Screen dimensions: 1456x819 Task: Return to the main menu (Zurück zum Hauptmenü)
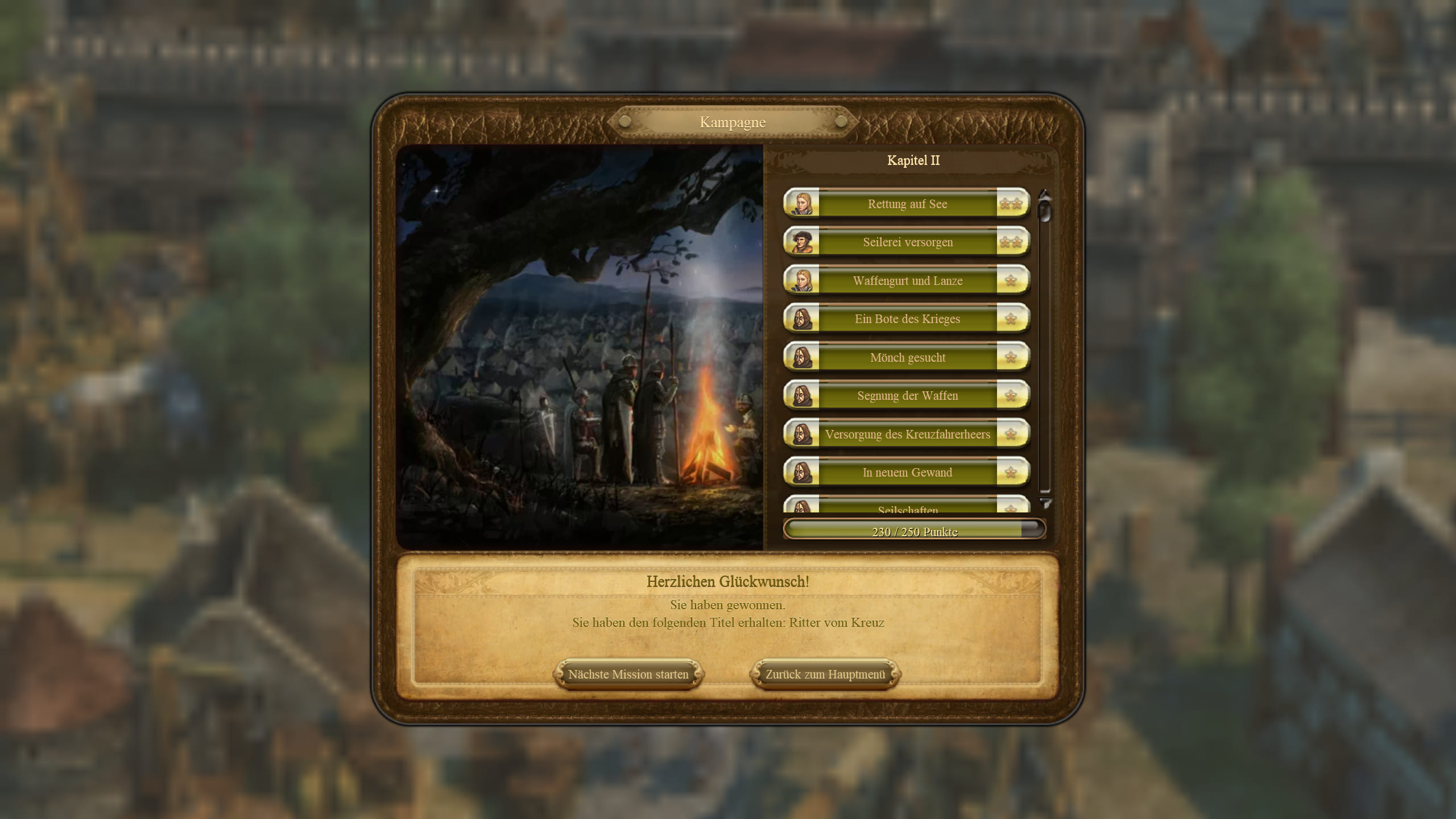click(825, 675)
